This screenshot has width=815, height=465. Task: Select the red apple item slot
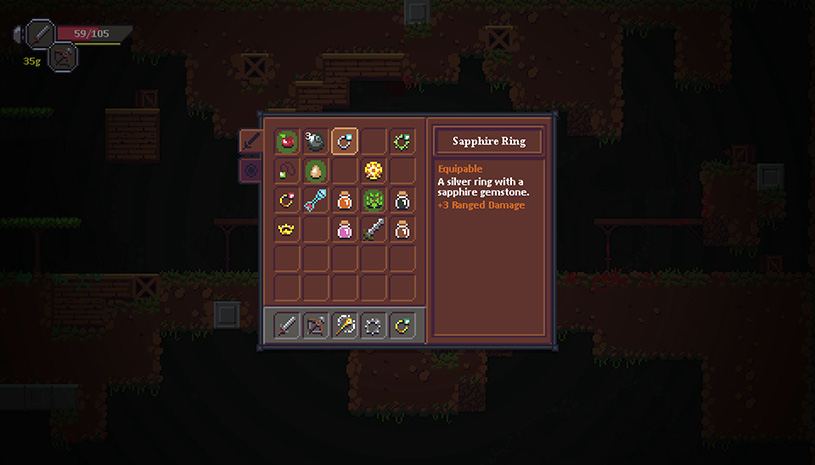coord(287,141)
